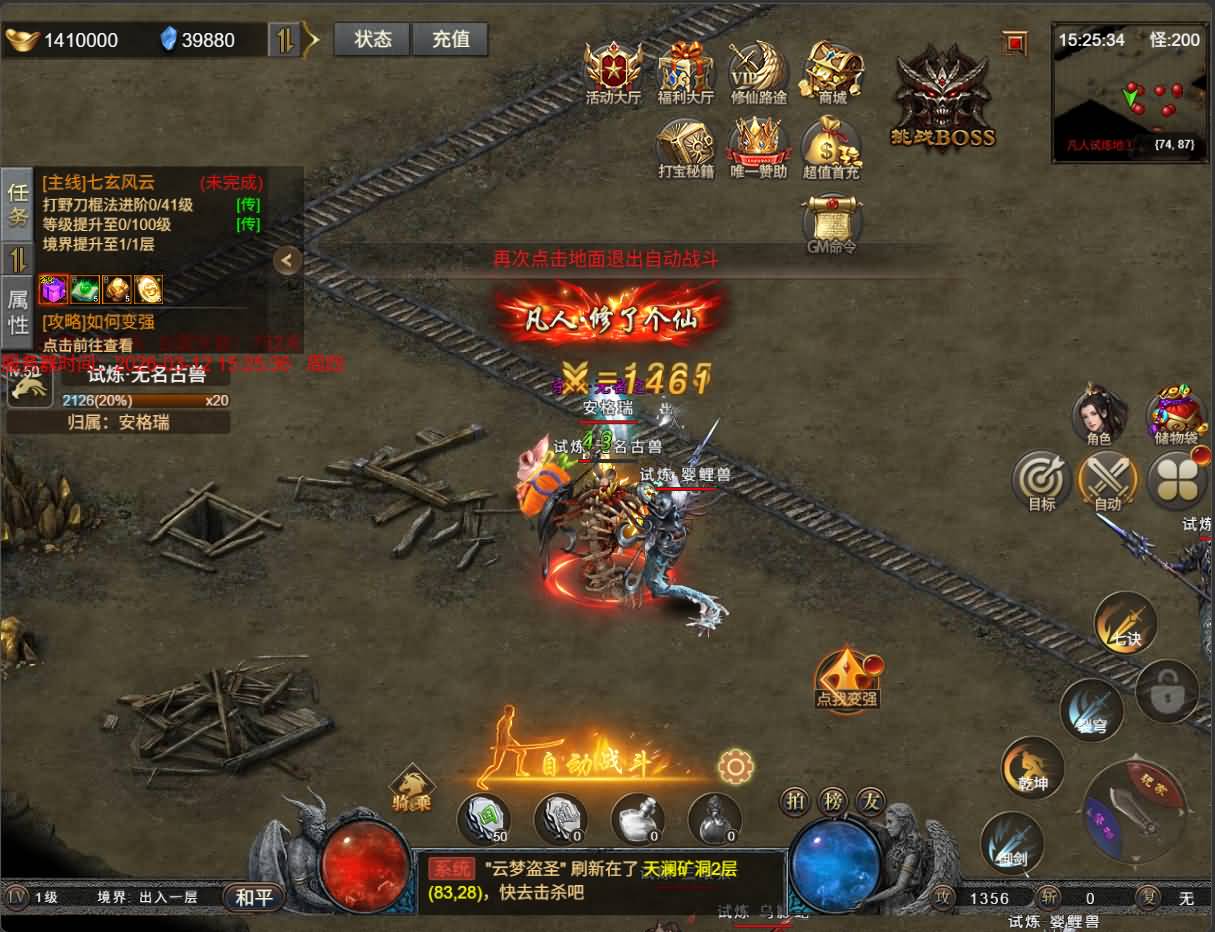Open the 福利大厅 welfare hall gift icon

(x=686, y=72)
